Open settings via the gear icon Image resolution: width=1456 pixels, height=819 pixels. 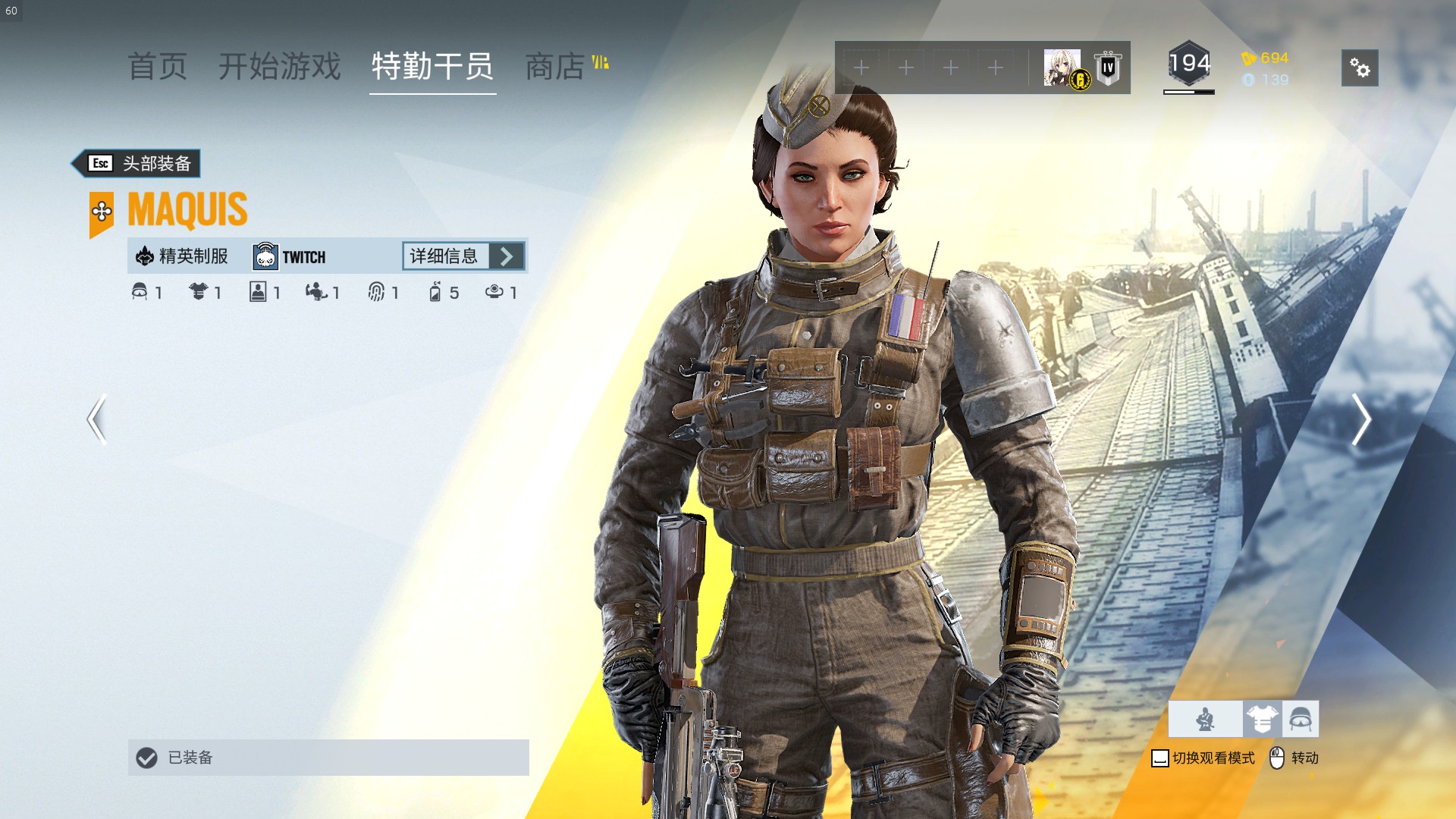1360,68
